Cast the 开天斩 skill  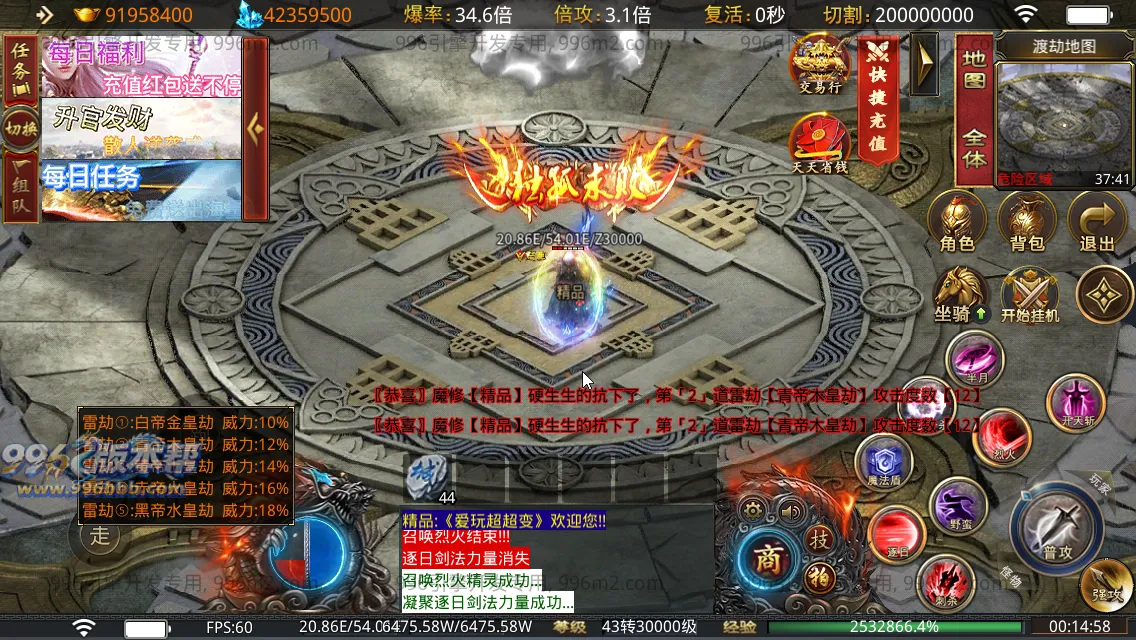pos(1076,402)
